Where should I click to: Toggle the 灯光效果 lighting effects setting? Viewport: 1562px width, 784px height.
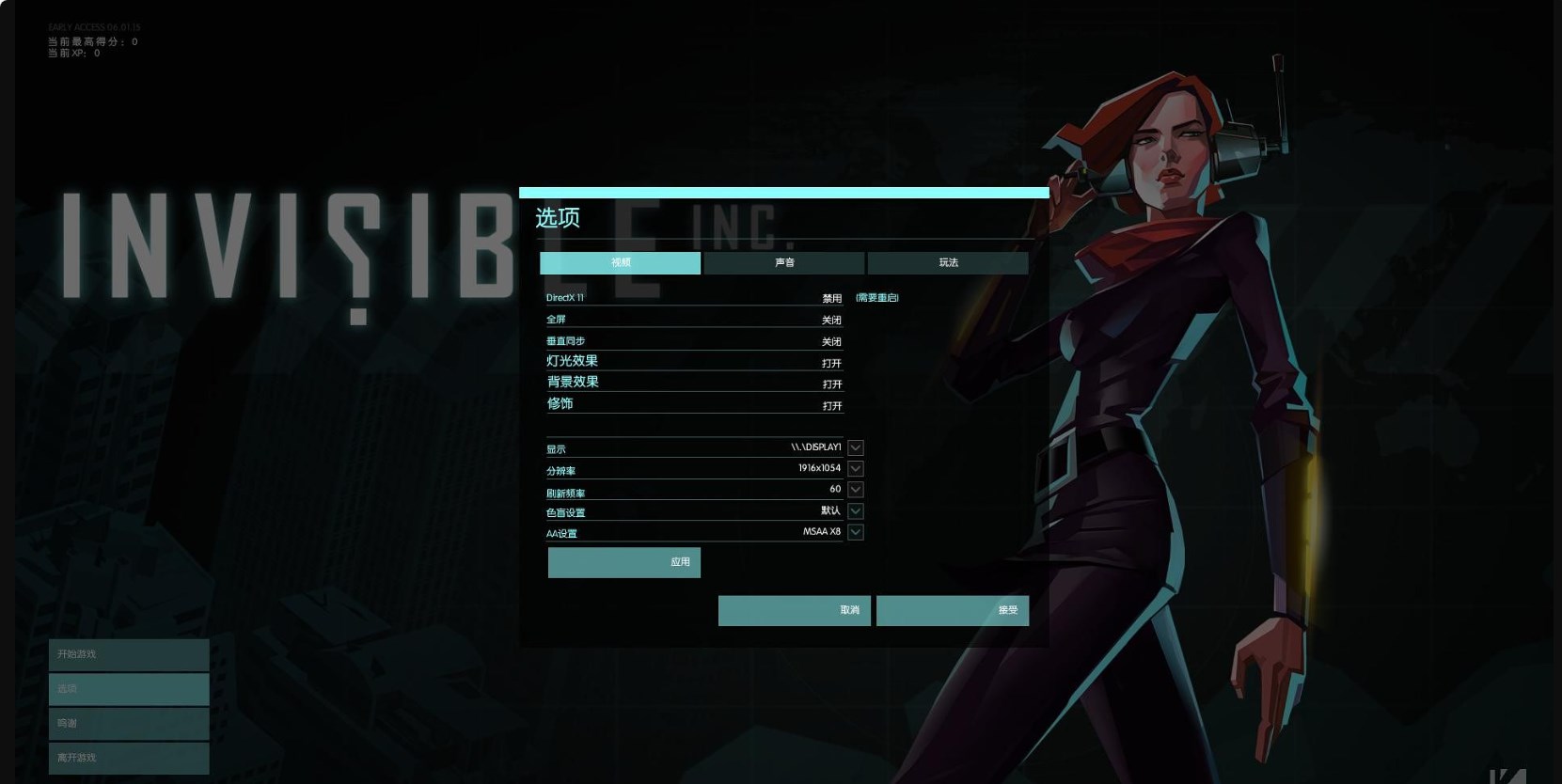[831, 363]
